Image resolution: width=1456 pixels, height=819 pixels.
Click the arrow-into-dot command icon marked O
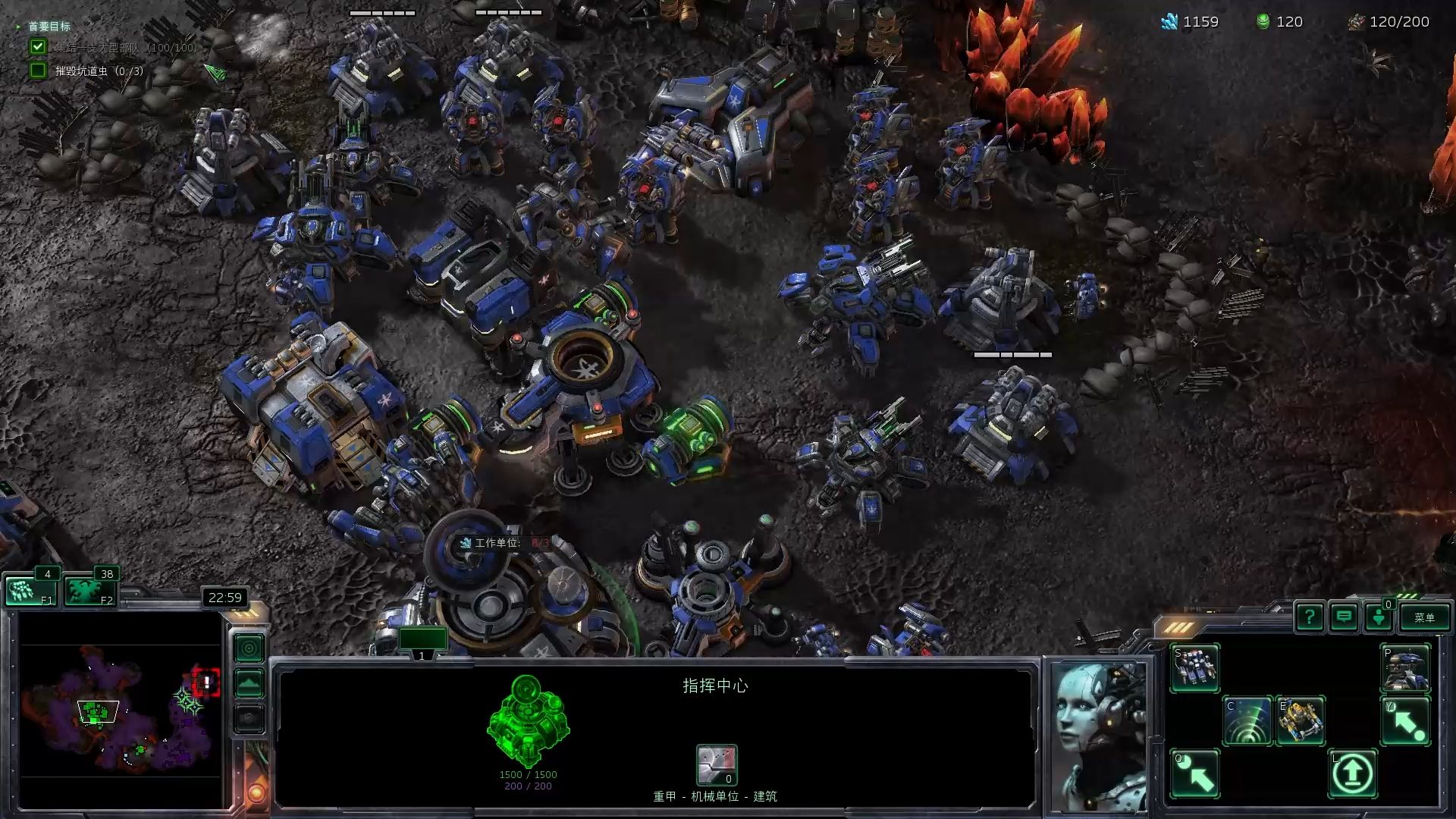pyautogui.click(x=1195, y=773)
